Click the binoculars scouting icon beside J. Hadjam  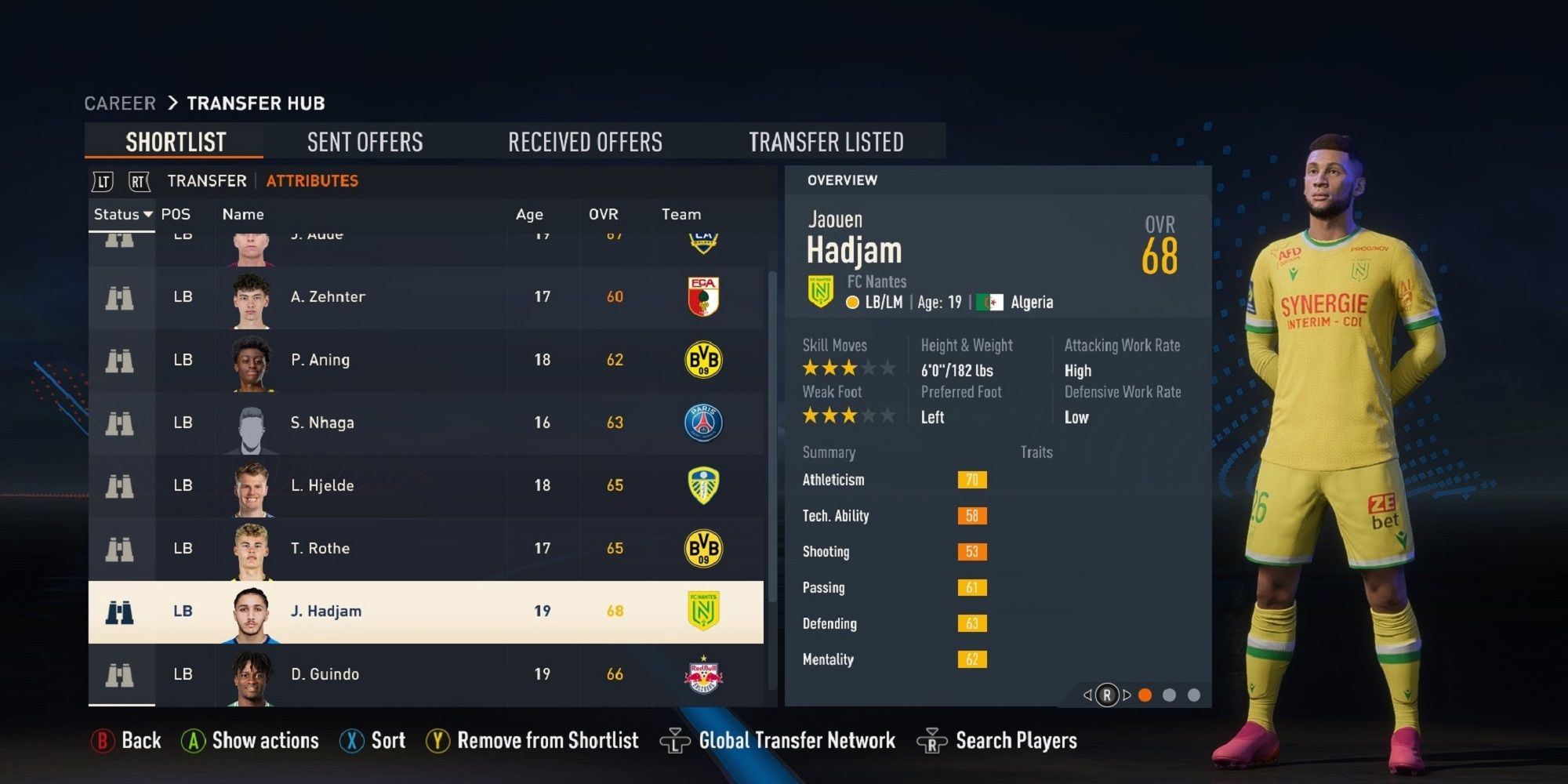pos(119,610)
